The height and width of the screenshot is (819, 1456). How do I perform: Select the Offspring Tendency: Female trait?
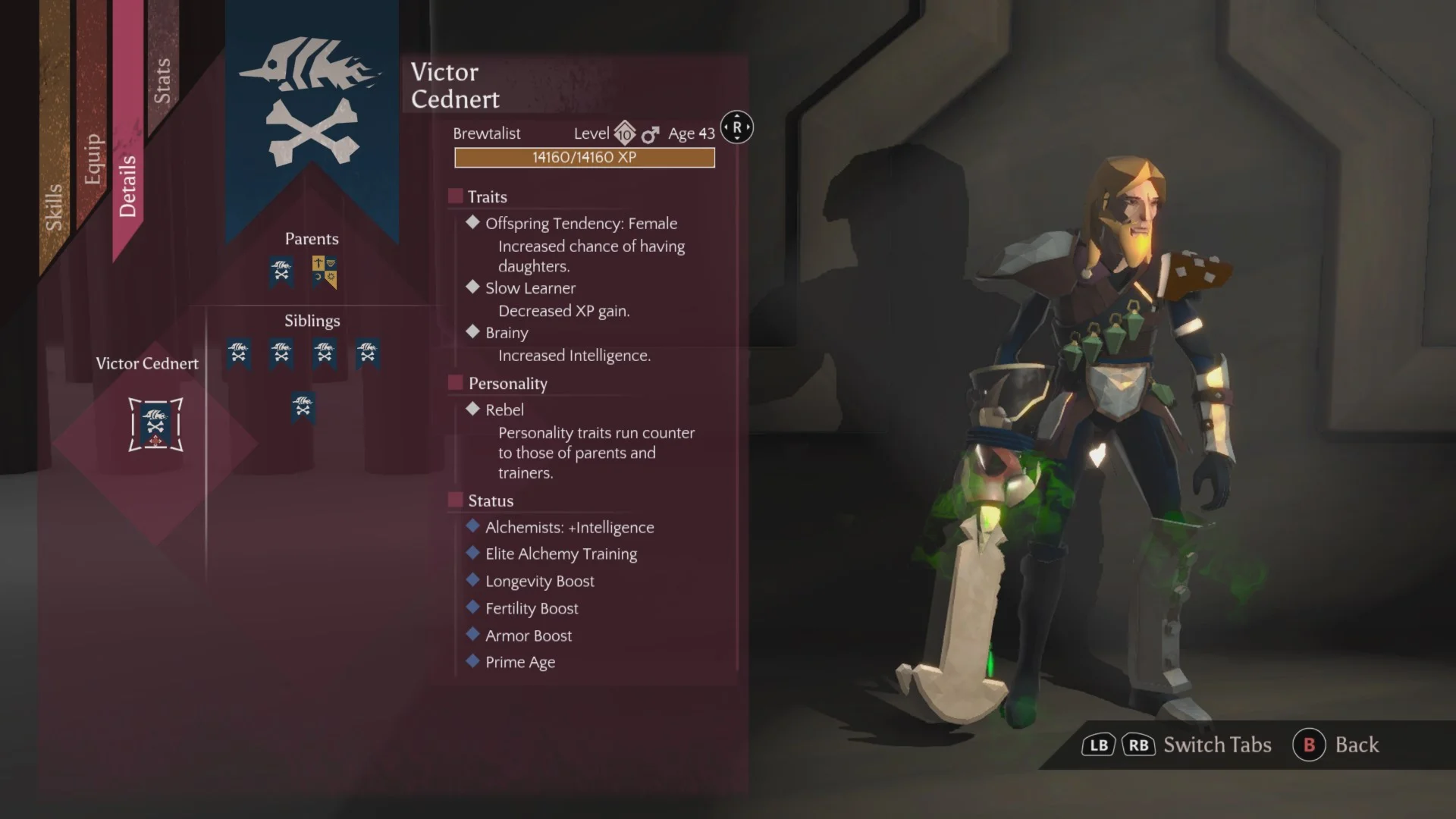pyautogui.click(x=581, y=223)
